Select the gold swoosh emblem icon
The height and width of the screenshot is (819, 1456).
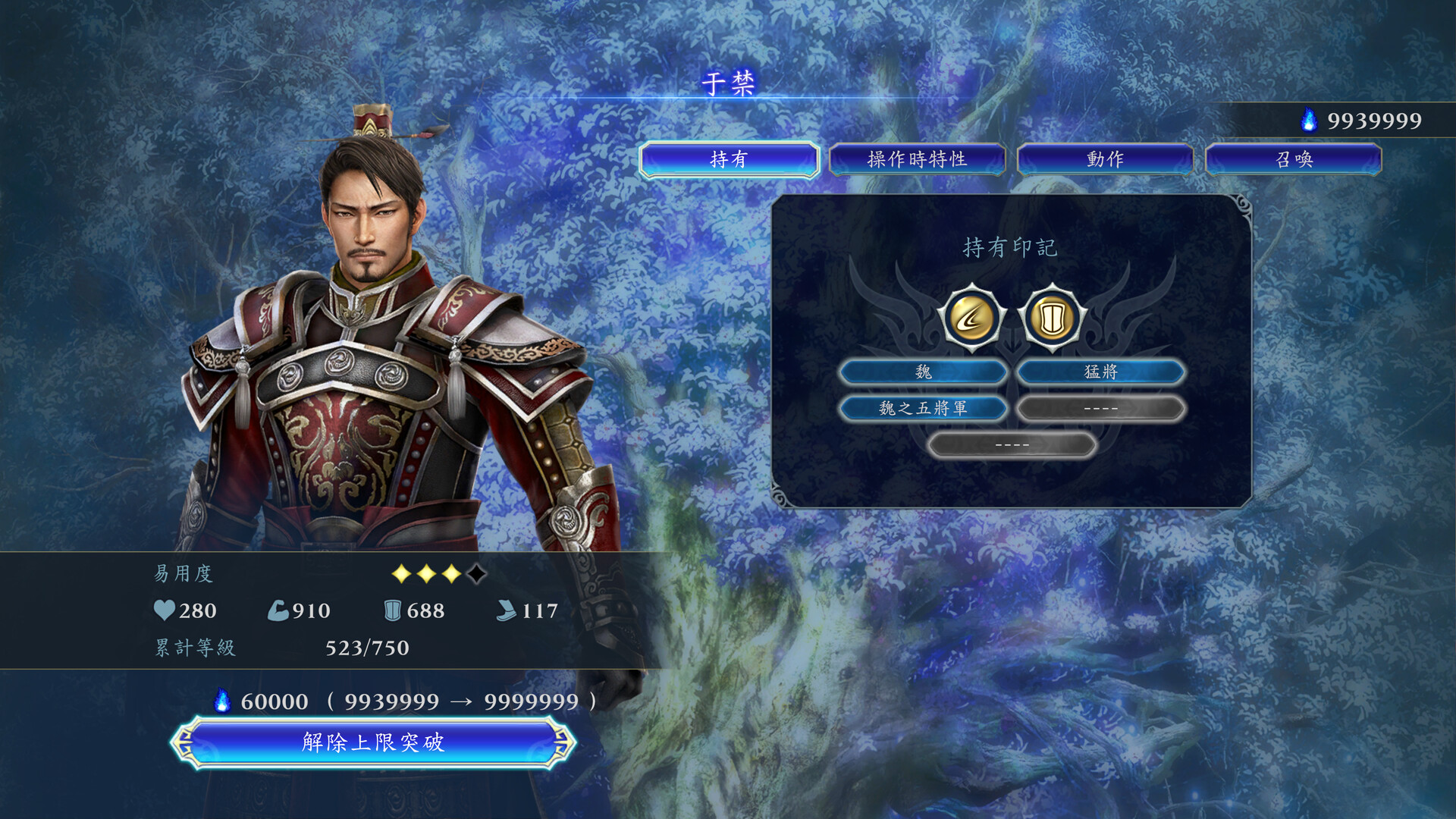pos(971,318)
